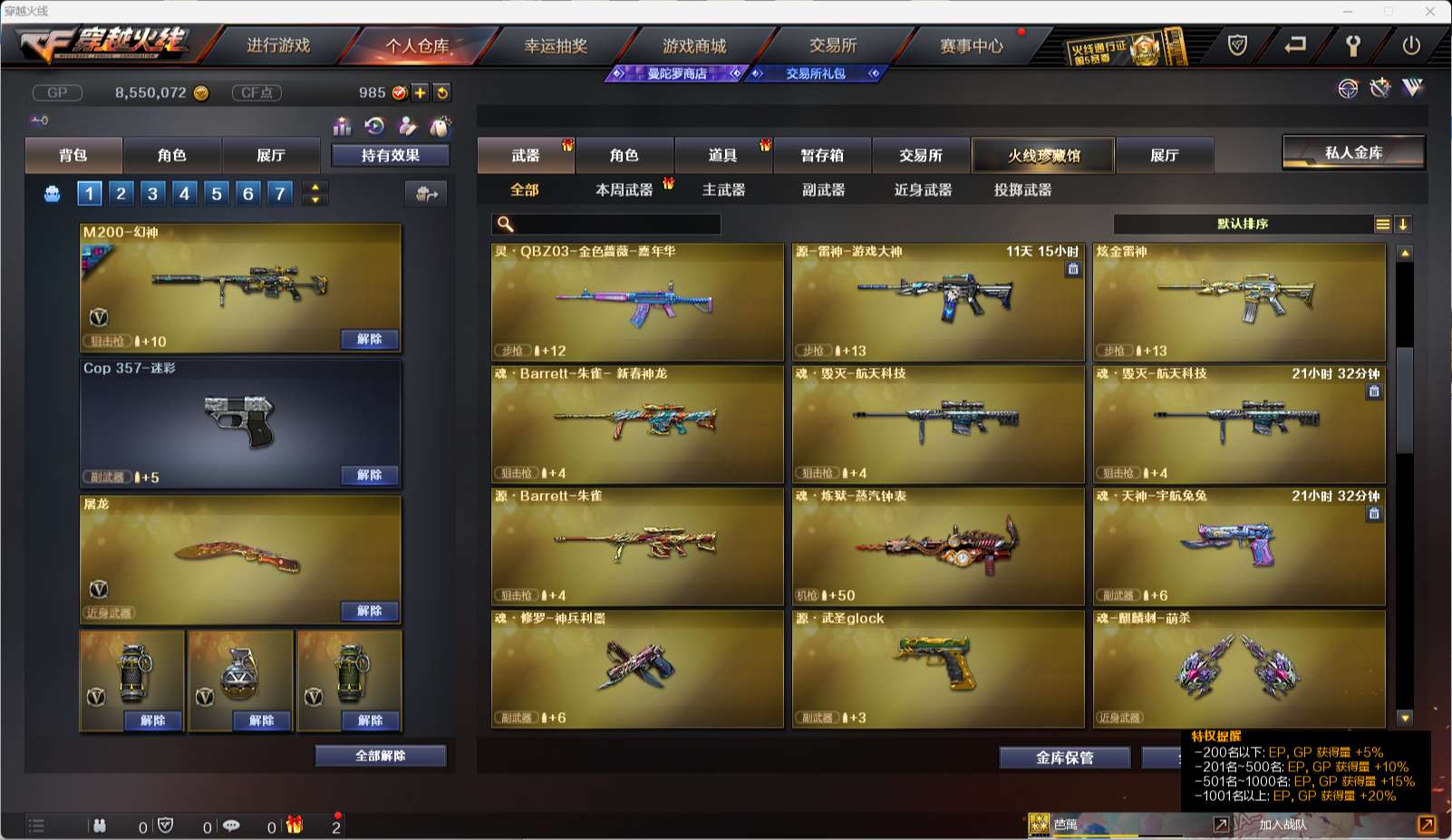Click the blue backpack selector icon beside page numbers
This screenshot has width=1452, height=840.
pyautogui.click(x=52, y=193)
